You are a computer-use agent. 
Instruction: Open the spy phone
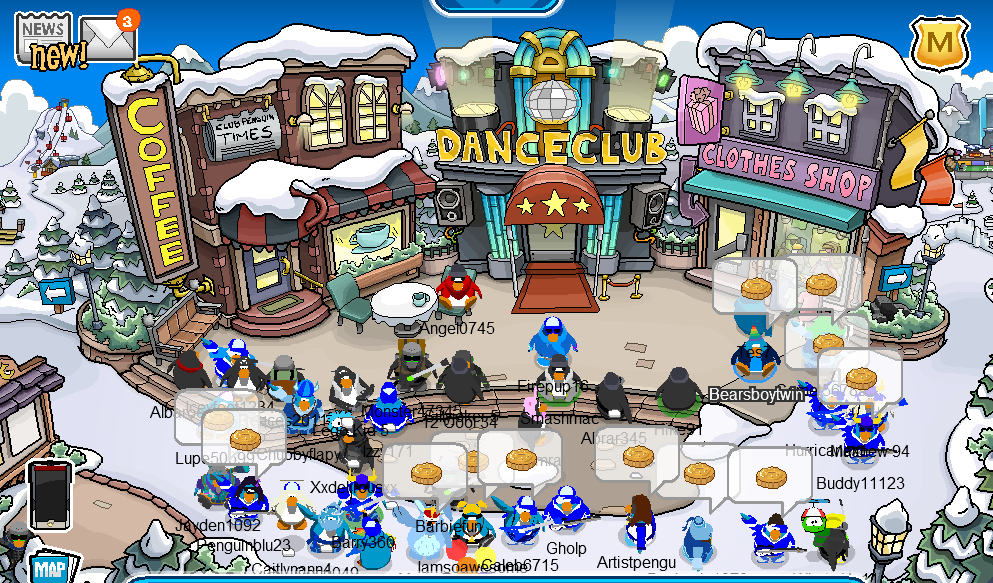click(49, 494)
